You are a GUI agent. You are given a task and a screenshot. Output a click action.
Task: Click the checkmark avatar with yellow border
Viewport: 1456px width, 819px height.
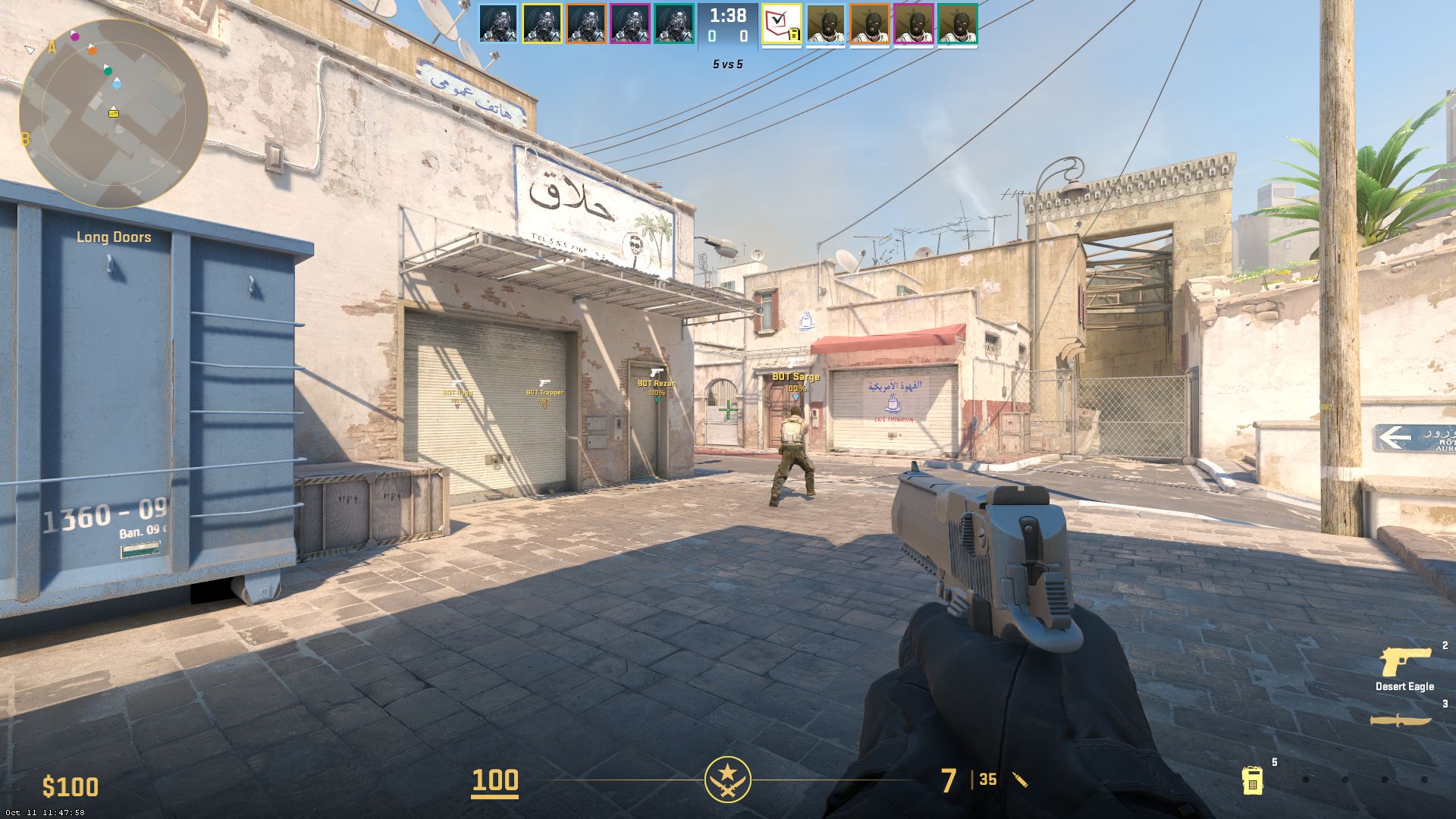(x=782, y=24)
